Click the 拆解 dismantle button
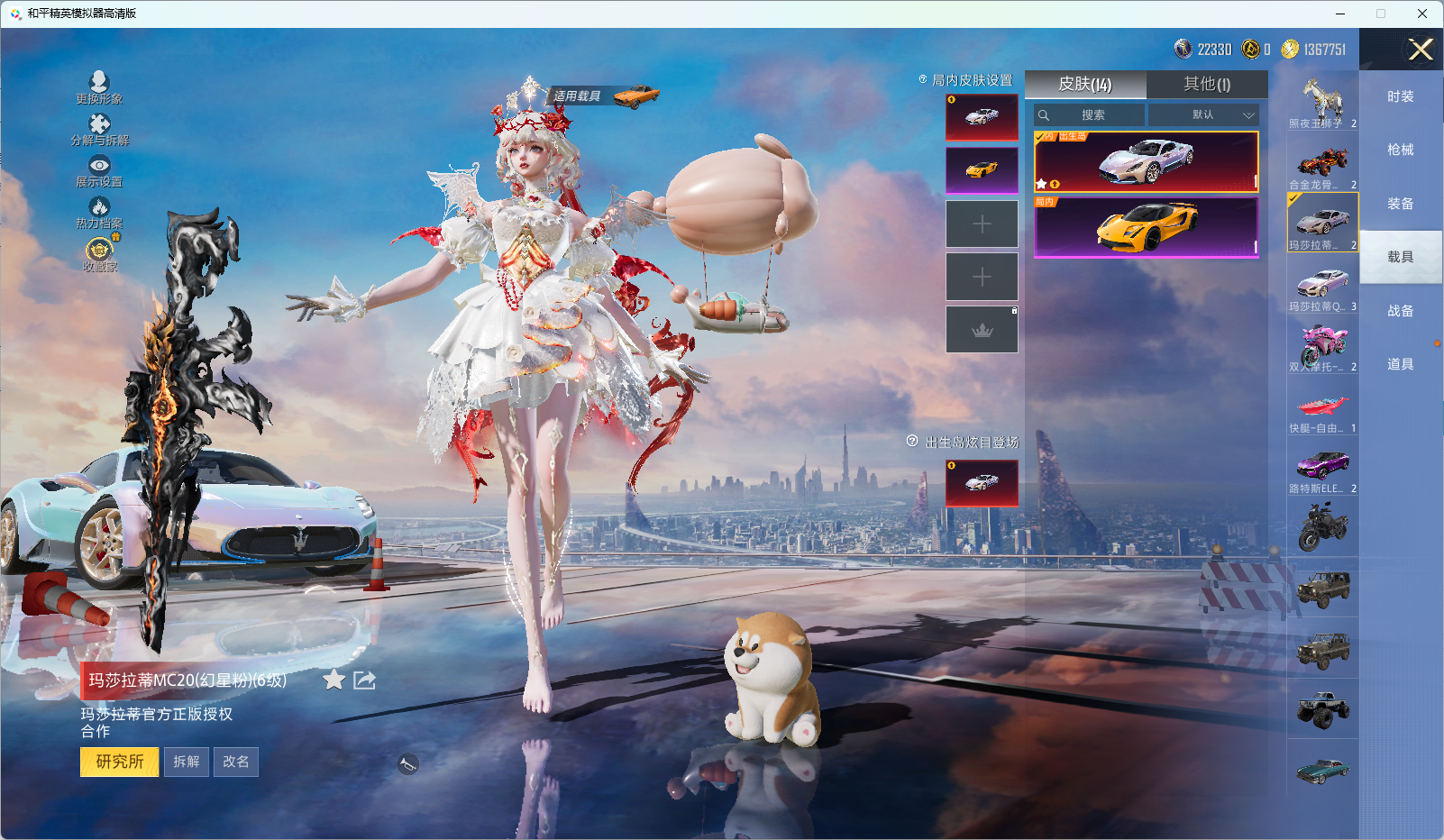Screen dimensions: 1444x840 187,762
